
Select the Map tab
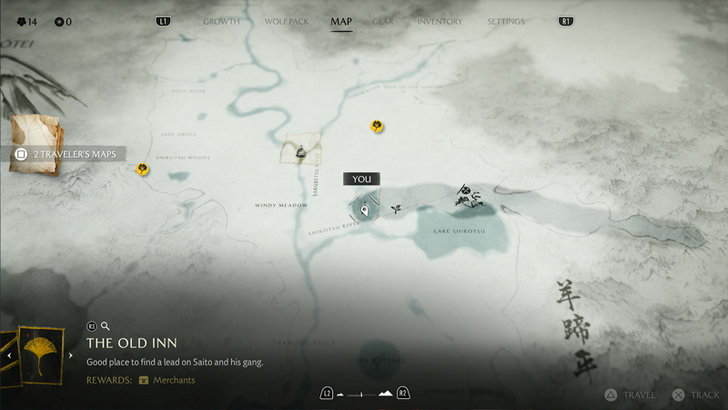click(341, 21)
